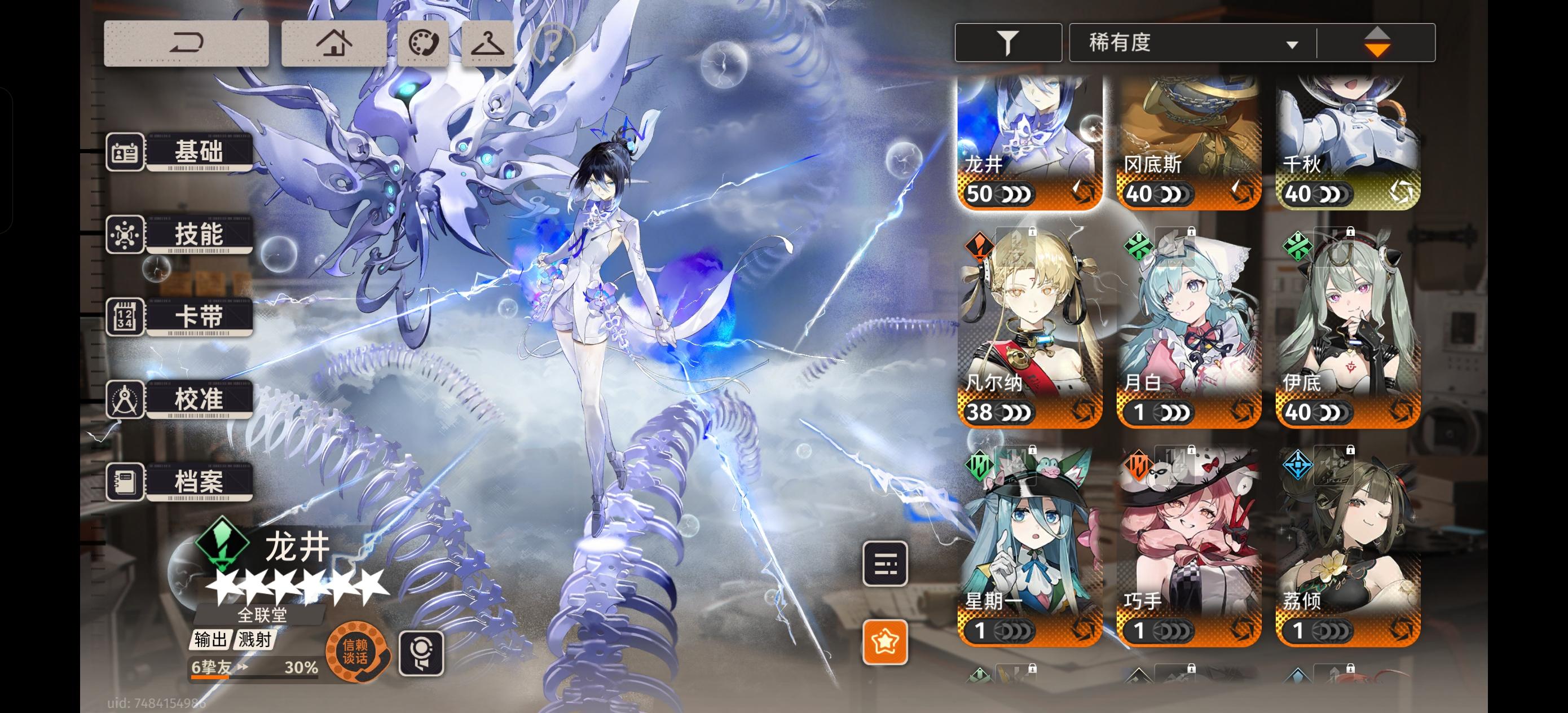Click the 全联堂 faction button
This screenshot has width=1568, height=713.
point(261,615)
